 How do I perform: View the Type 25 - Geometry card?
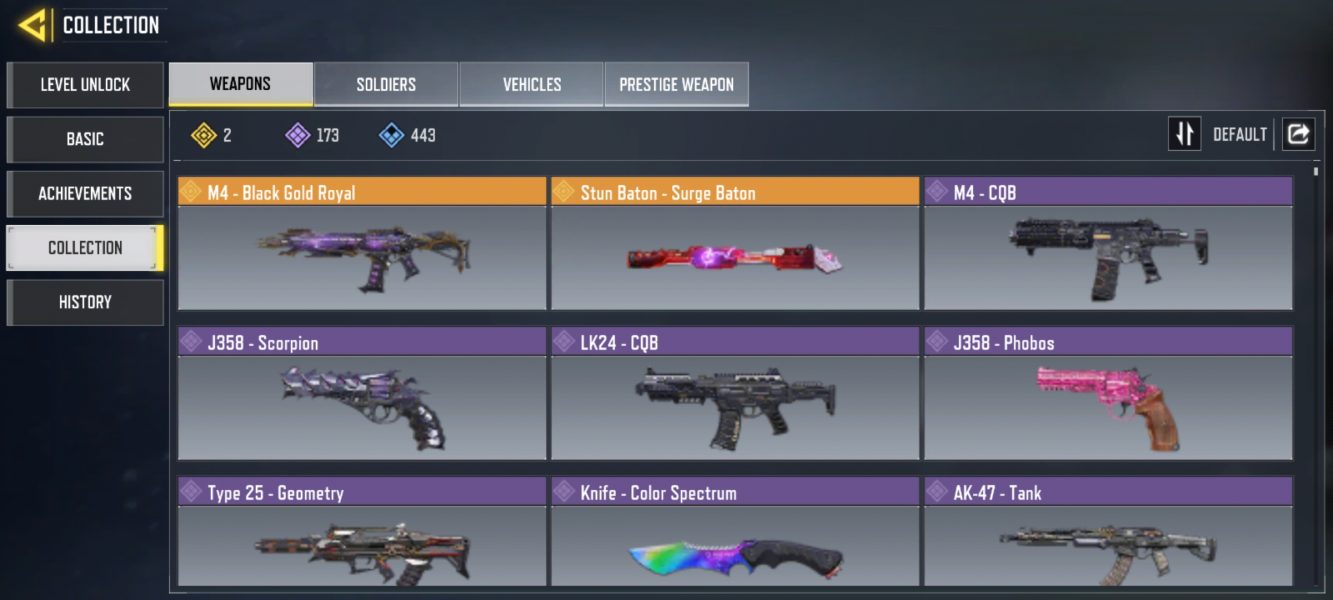coord(362,544)
